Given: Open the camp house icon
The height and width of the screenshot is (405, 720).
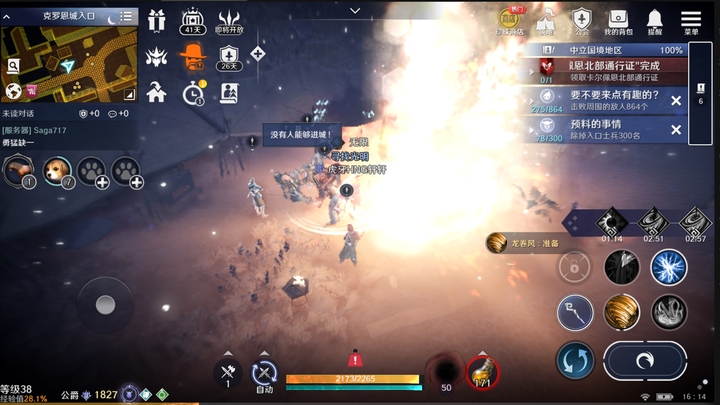Looking at the screenshot, I should [x=156, y=93].
